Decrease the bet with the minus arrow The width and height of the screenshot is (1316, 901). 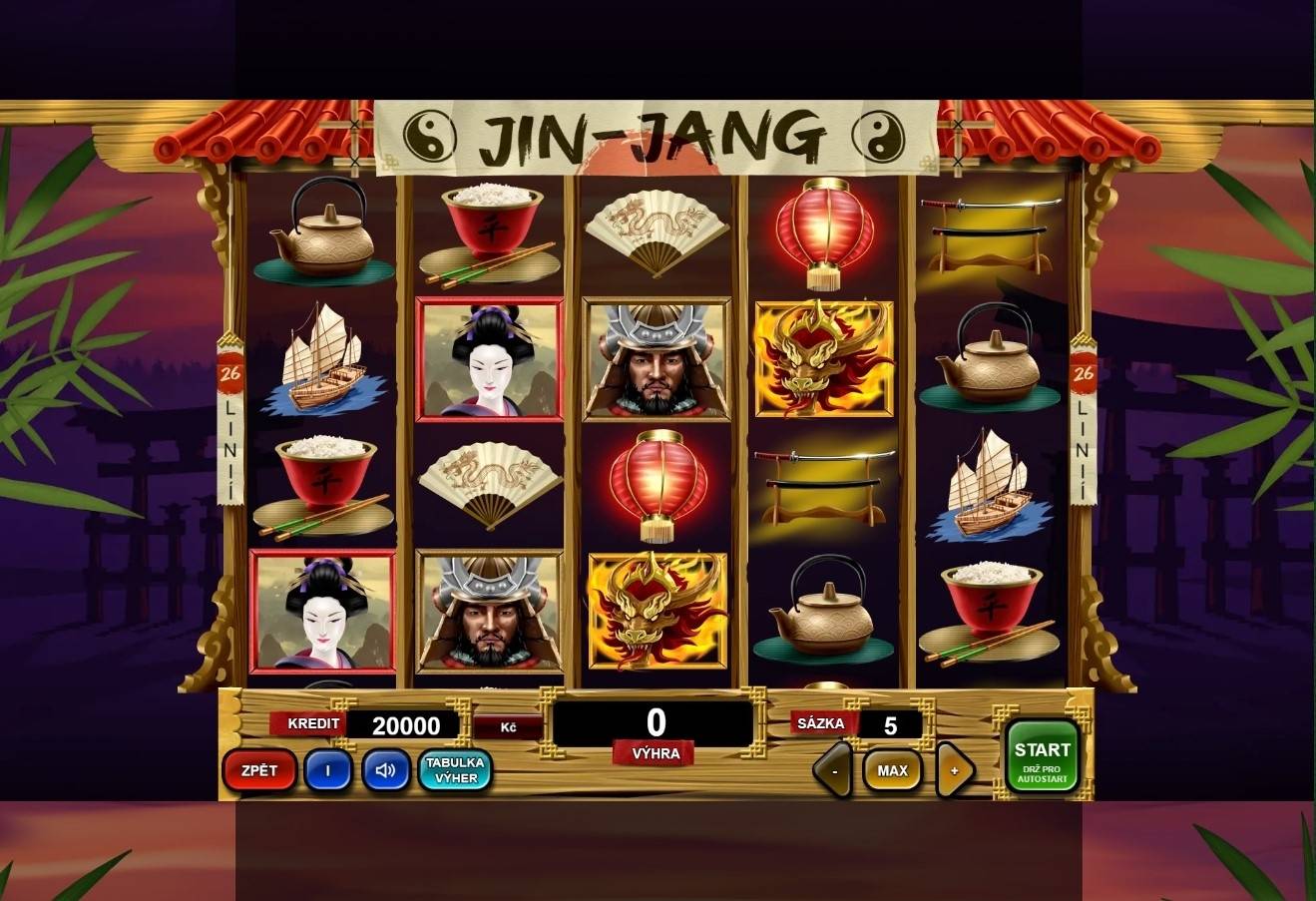pyautogui.click(x=833, y=770)
